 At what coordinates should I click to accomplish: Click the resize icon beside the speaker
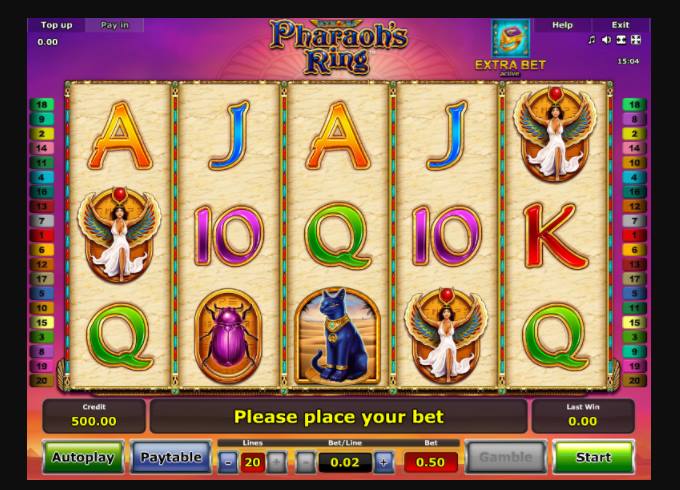point(620,40)
